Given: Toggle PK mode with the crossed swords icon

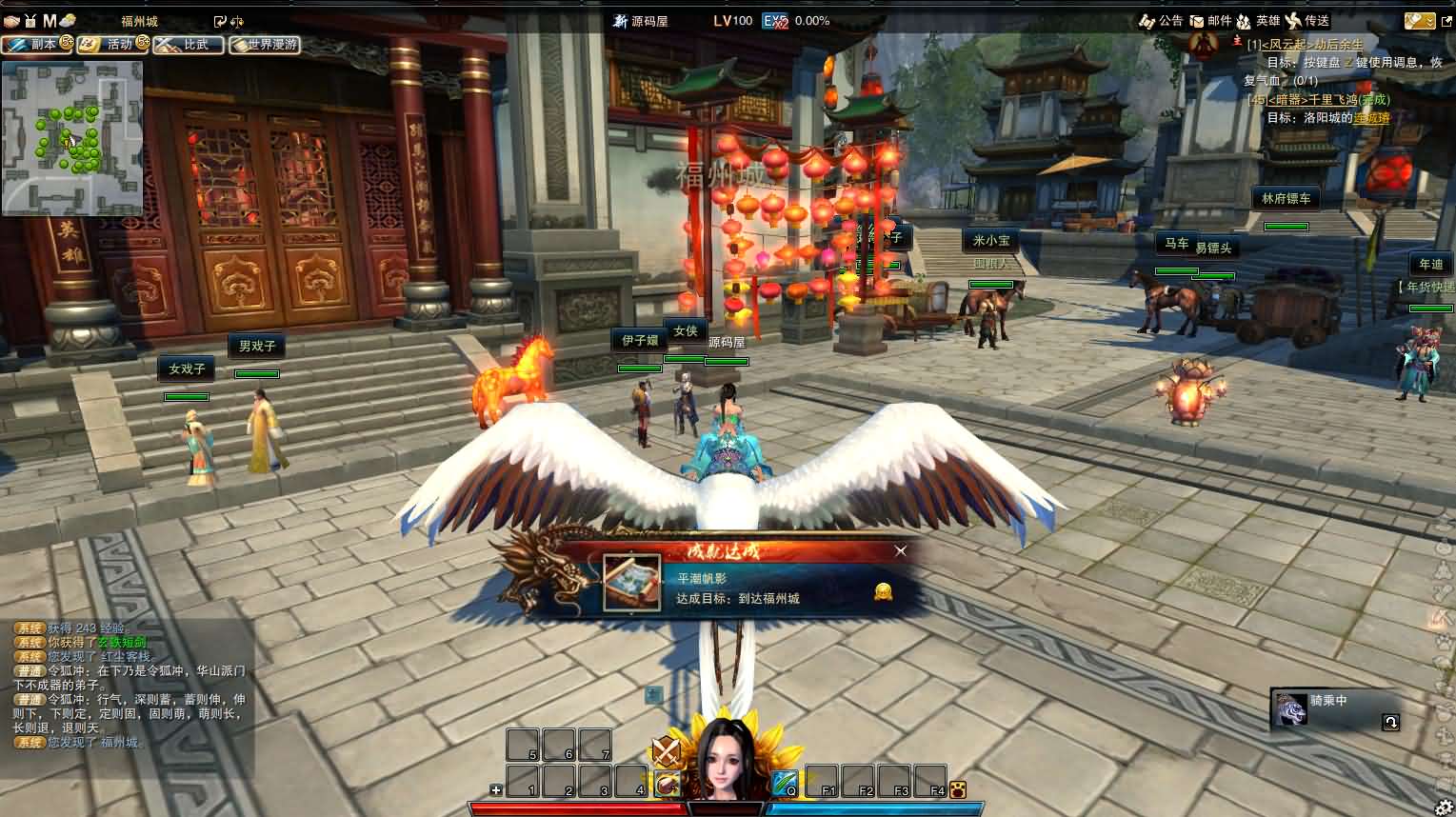Looking at the screenshot, I should pos(666,748).
